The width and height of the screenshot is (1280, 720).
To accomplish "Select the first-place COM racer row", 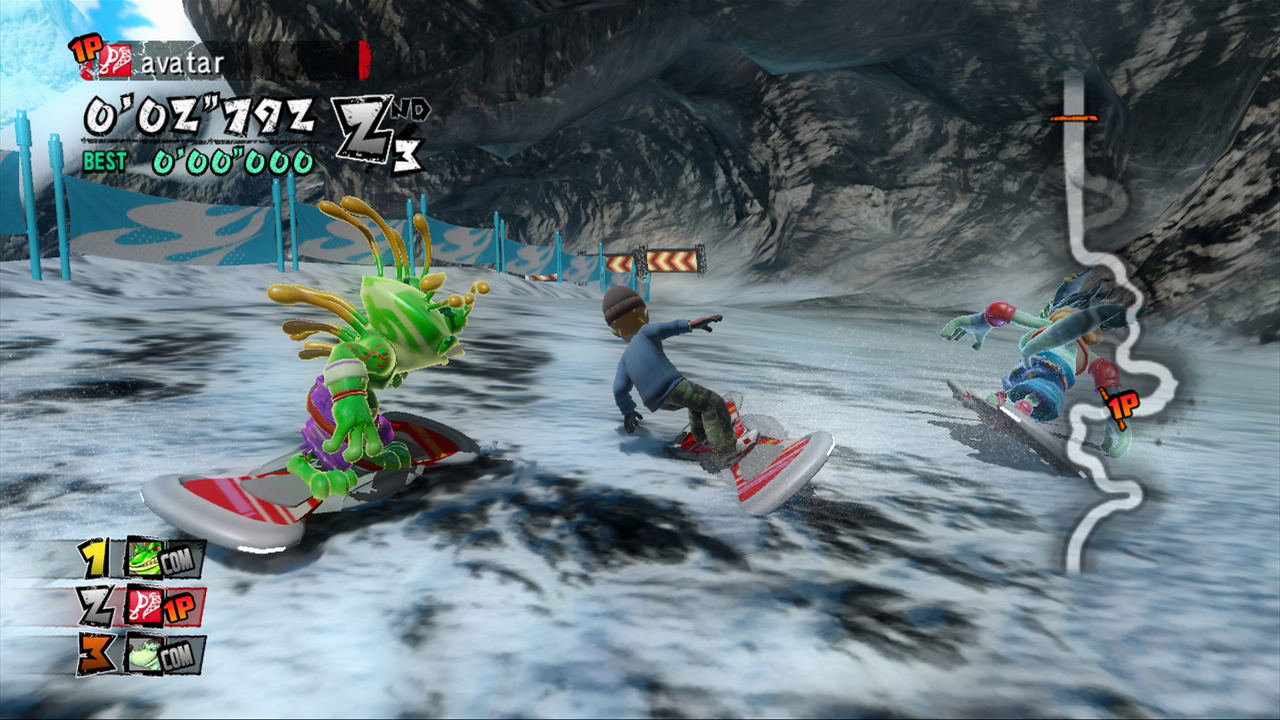I will pos(143,559).
